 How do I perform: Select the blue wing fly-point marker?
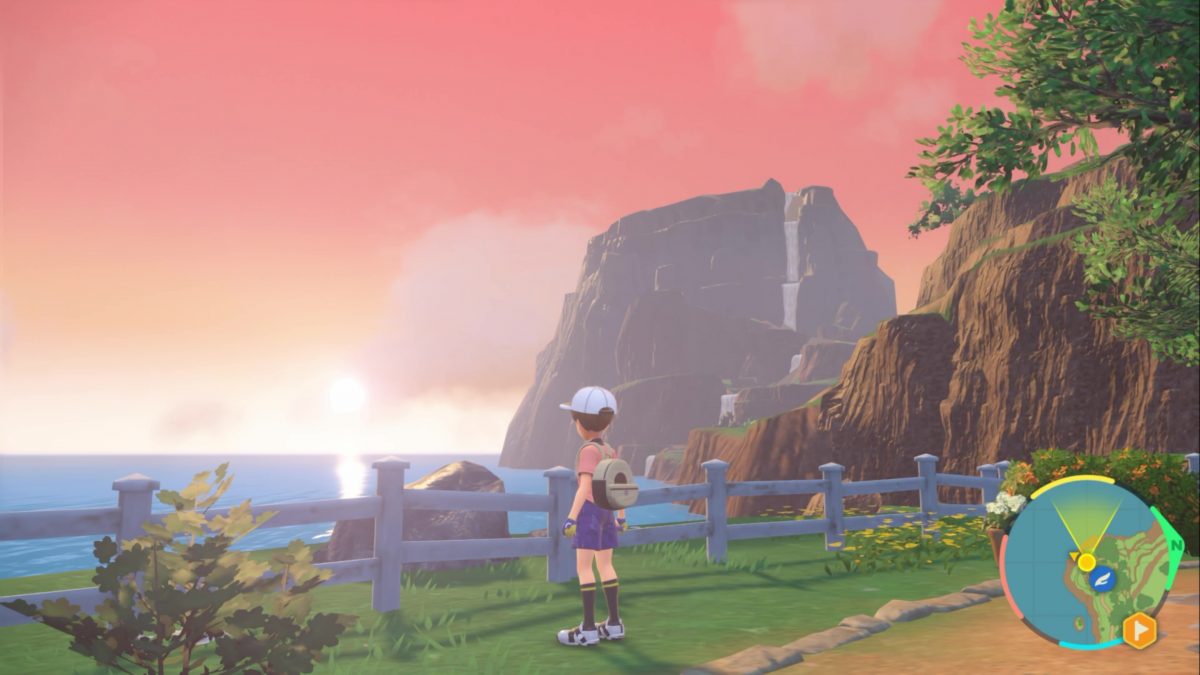(x=1103, y=579)
